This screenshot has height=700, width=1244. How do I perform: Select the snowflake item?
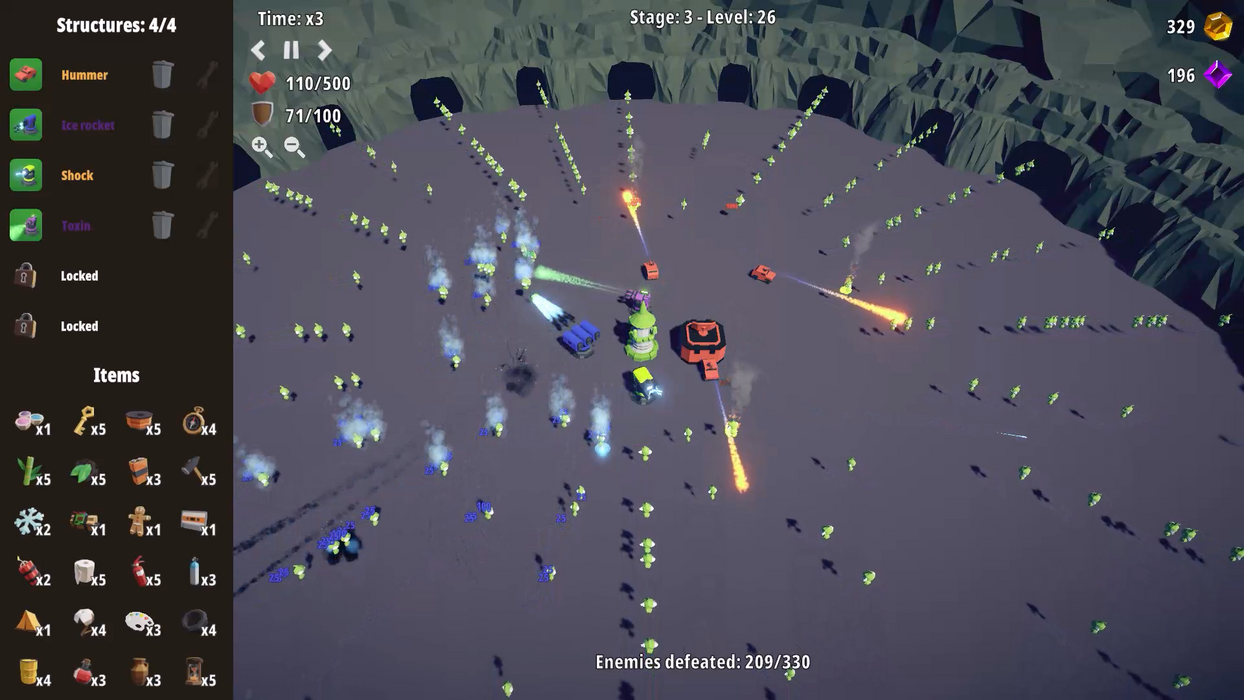click(x=29, y=521)
